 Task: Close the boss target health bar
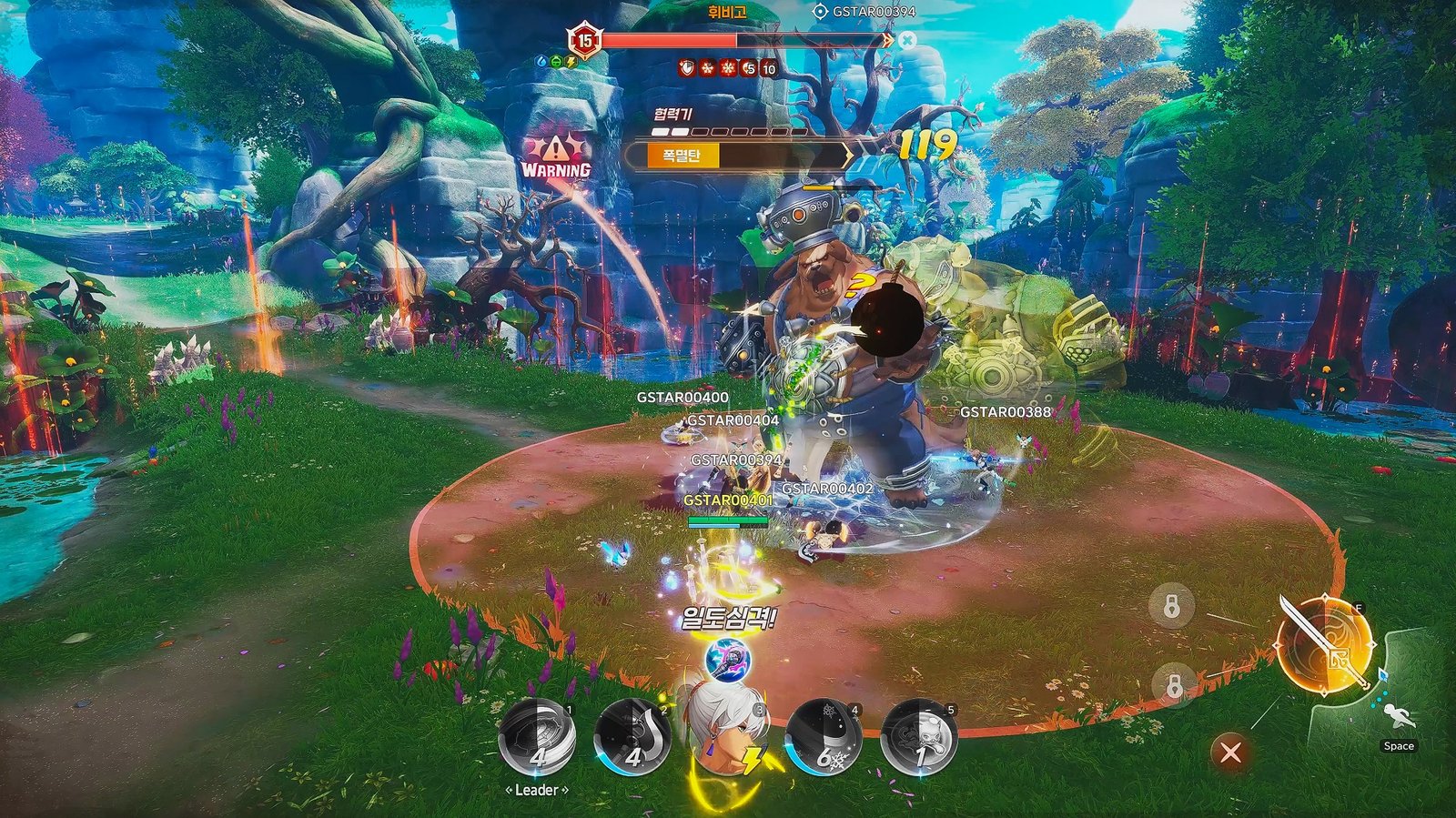coord(907,40)
